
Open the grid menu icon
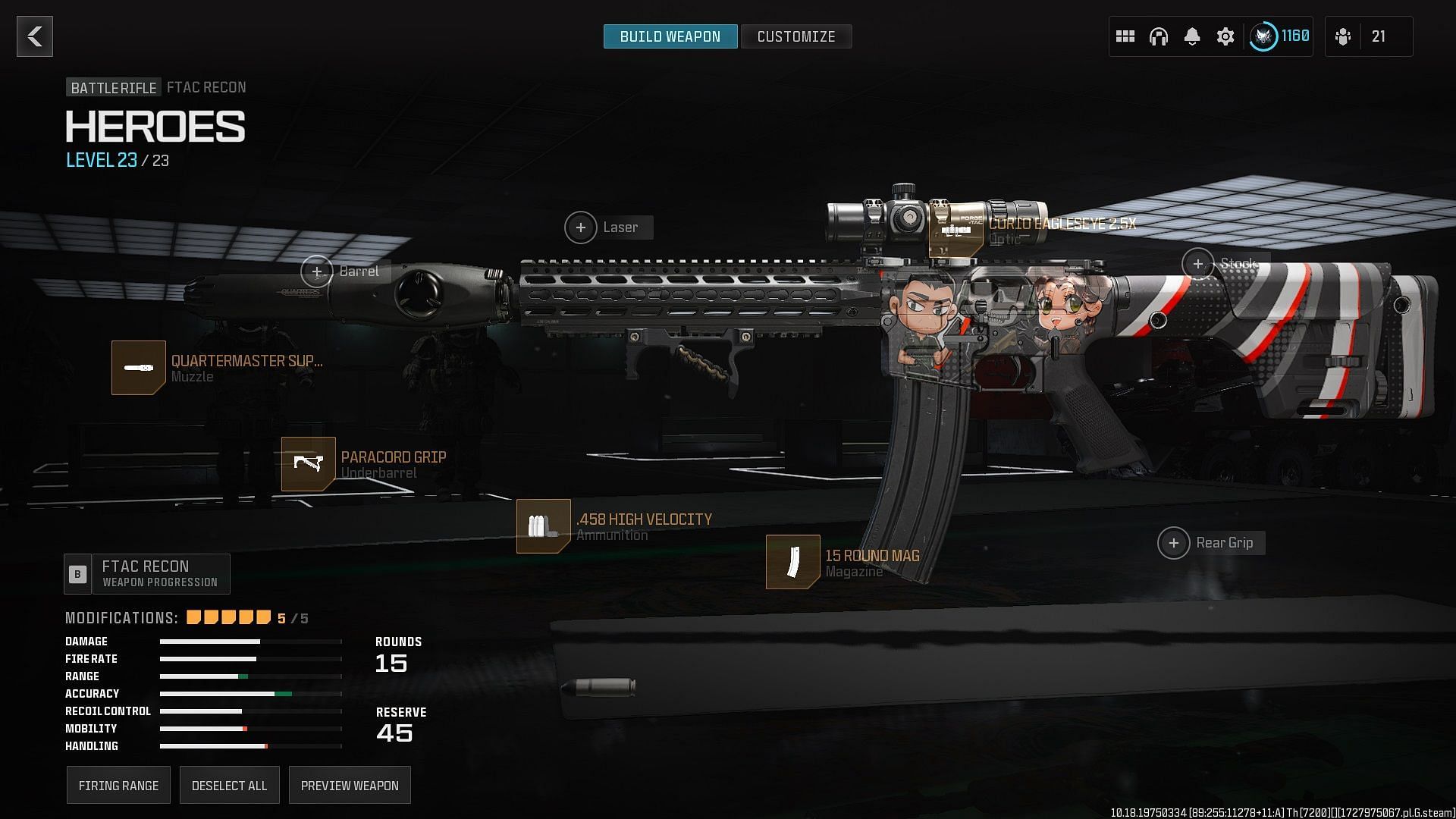click(1125, 36)
